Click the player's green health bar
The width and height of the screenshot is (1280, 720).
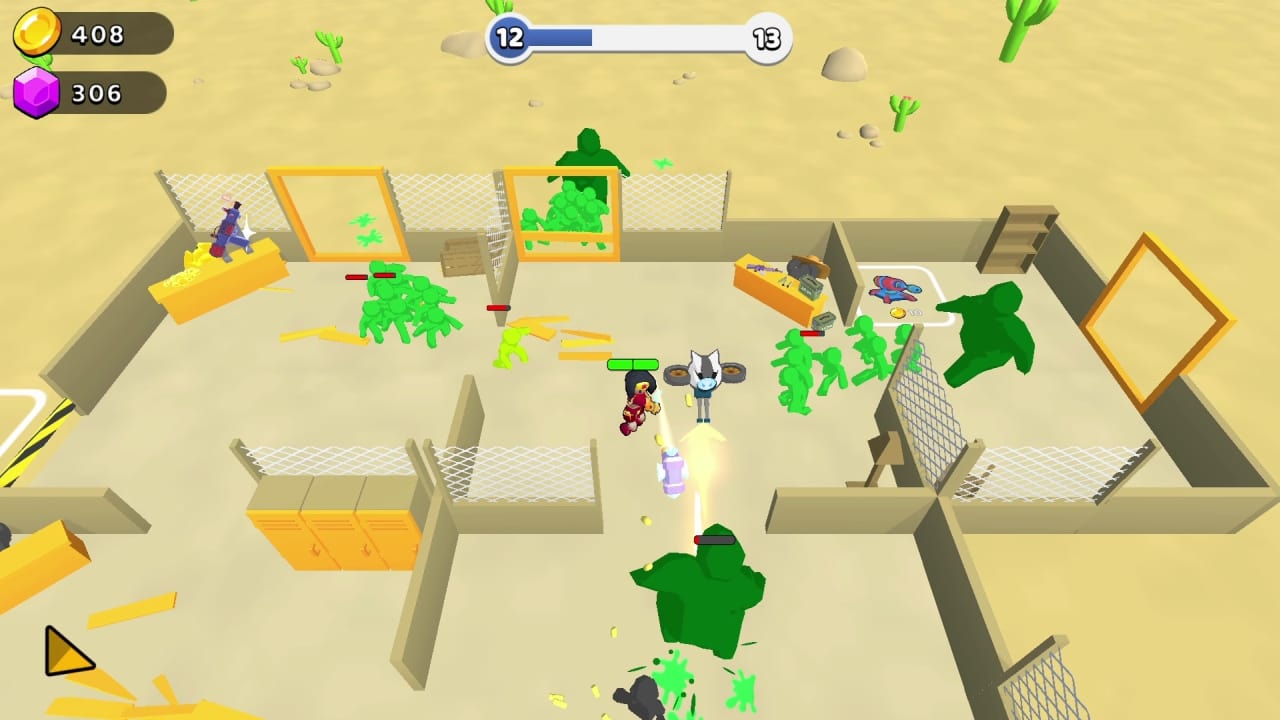pyautogui.click(x=633, y=363)
